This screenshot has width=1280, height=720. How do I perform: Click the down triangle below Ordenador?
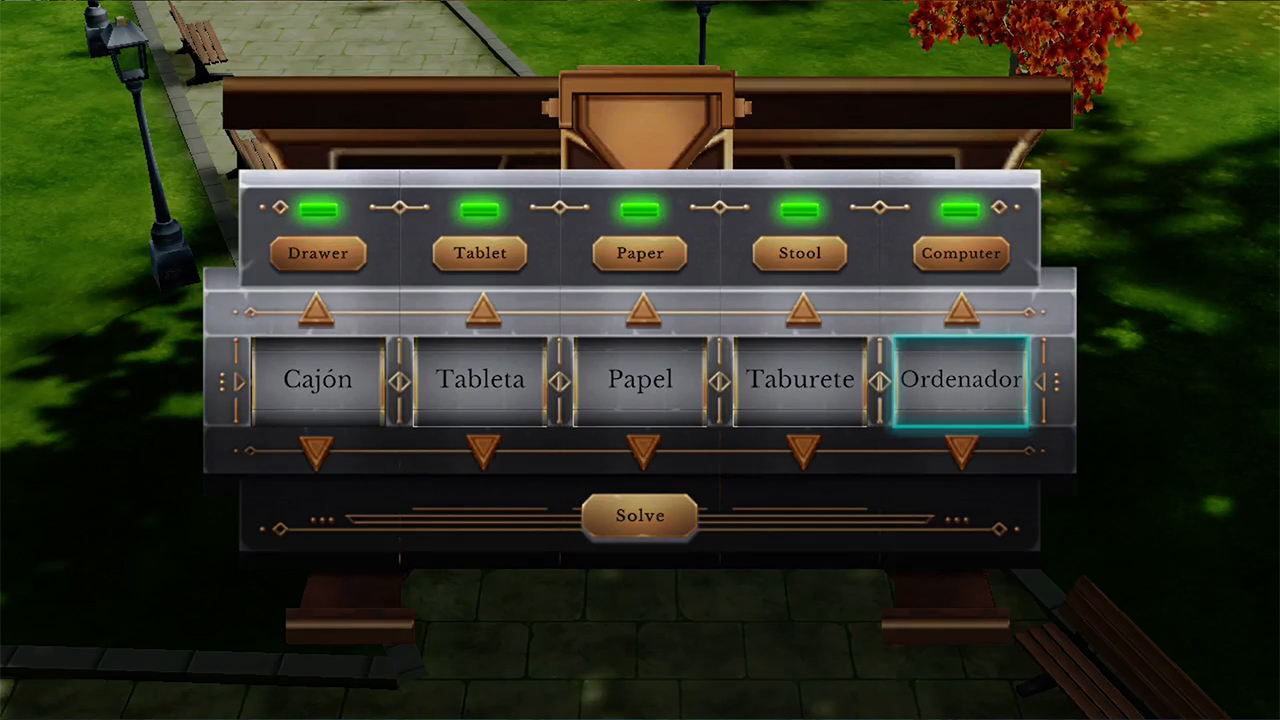961,452
